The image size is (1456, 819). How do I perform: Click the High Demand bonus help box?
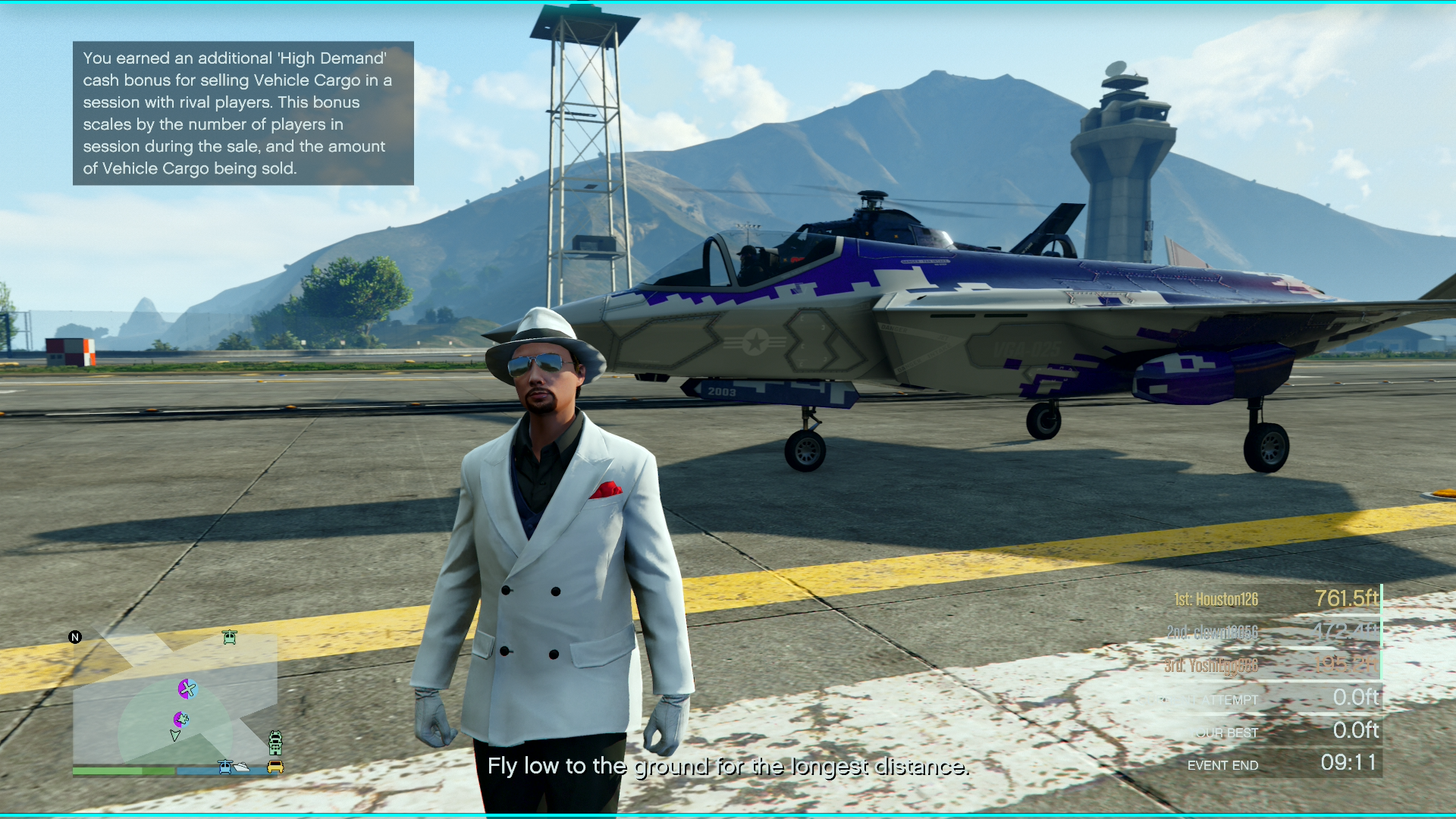pos(243,113)
